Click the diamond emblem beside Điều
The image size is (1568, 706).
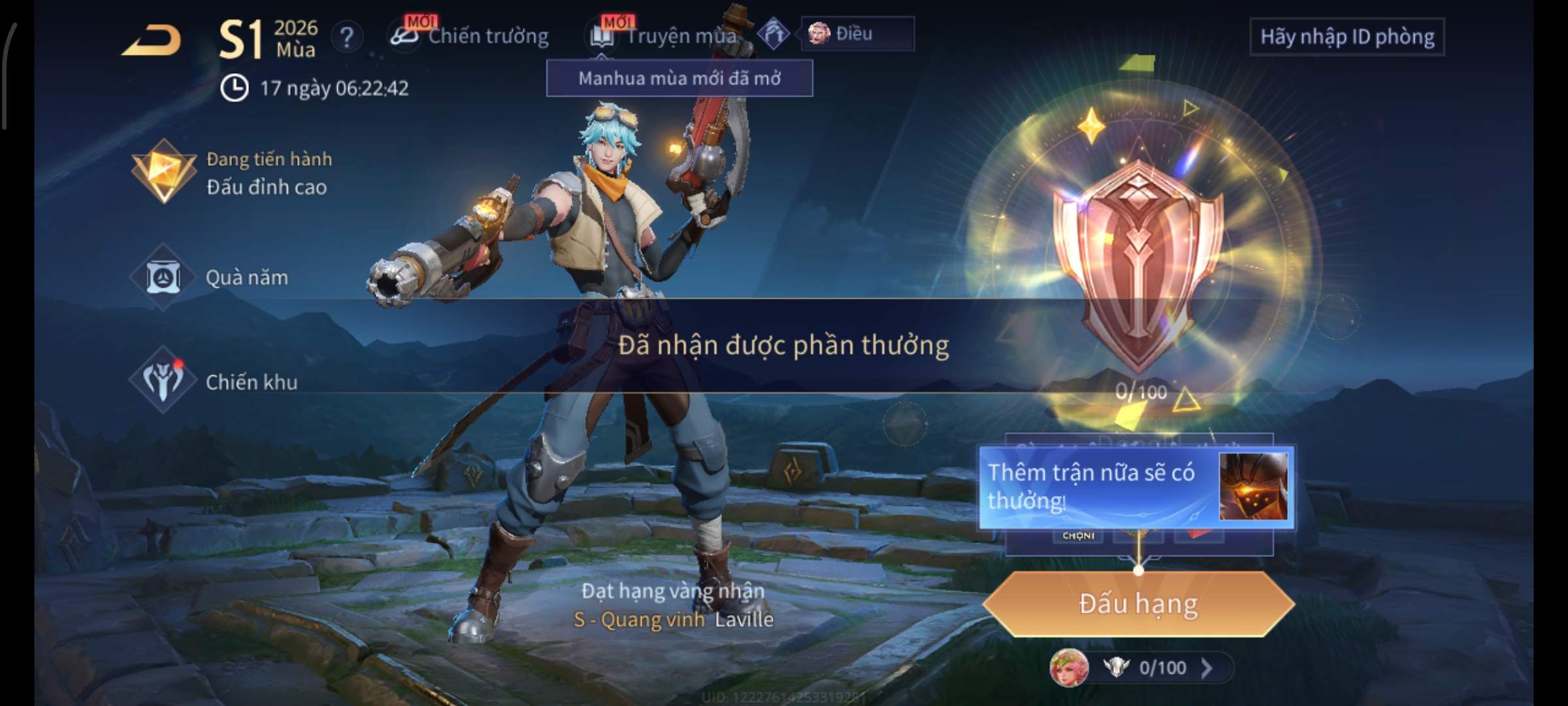pyautogui.click(x=774, y=33)
